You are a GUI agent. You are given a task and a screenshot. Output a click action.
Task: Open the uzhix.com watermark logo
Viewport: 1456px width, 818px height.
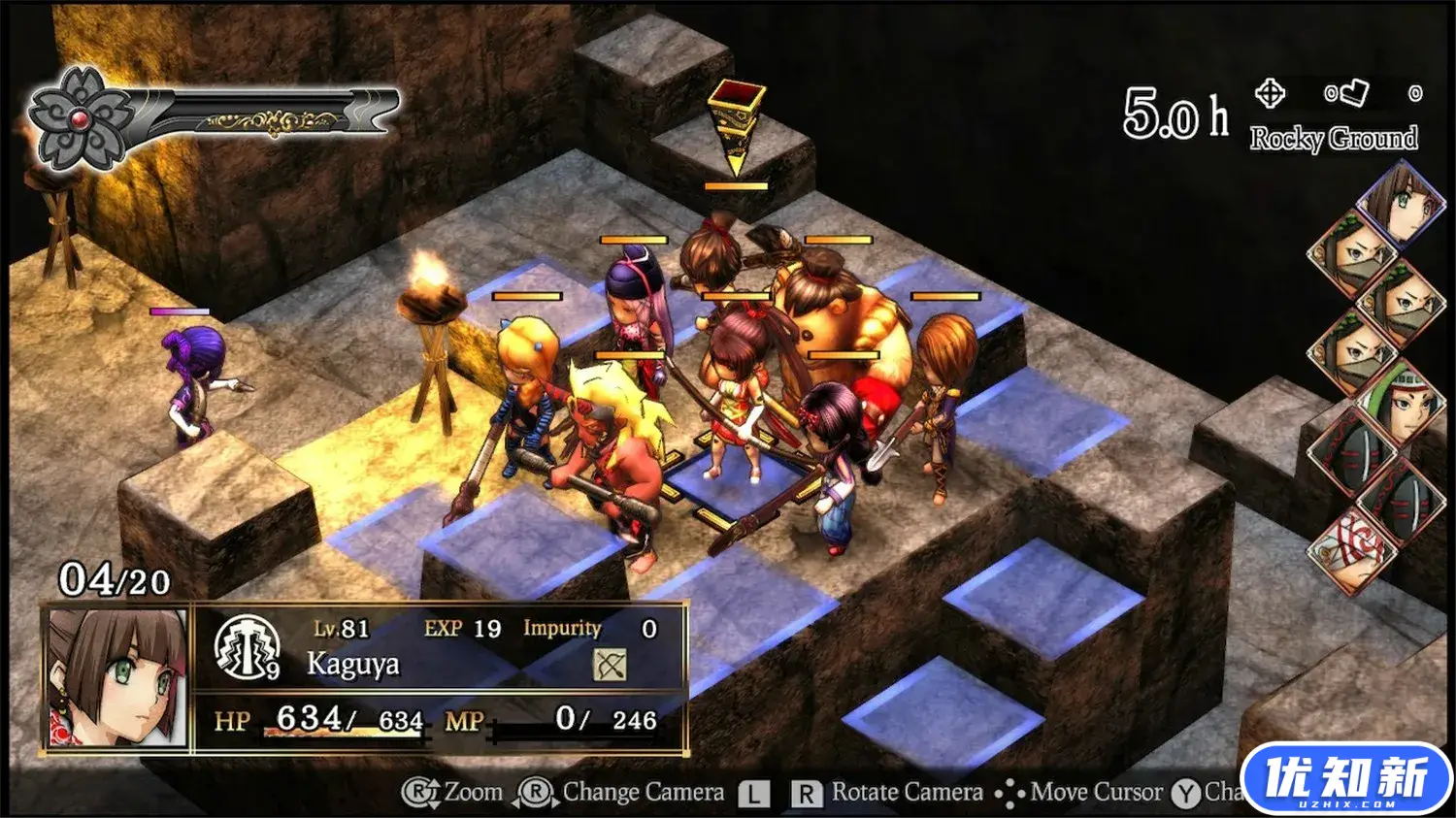(x=1346, y=778)
